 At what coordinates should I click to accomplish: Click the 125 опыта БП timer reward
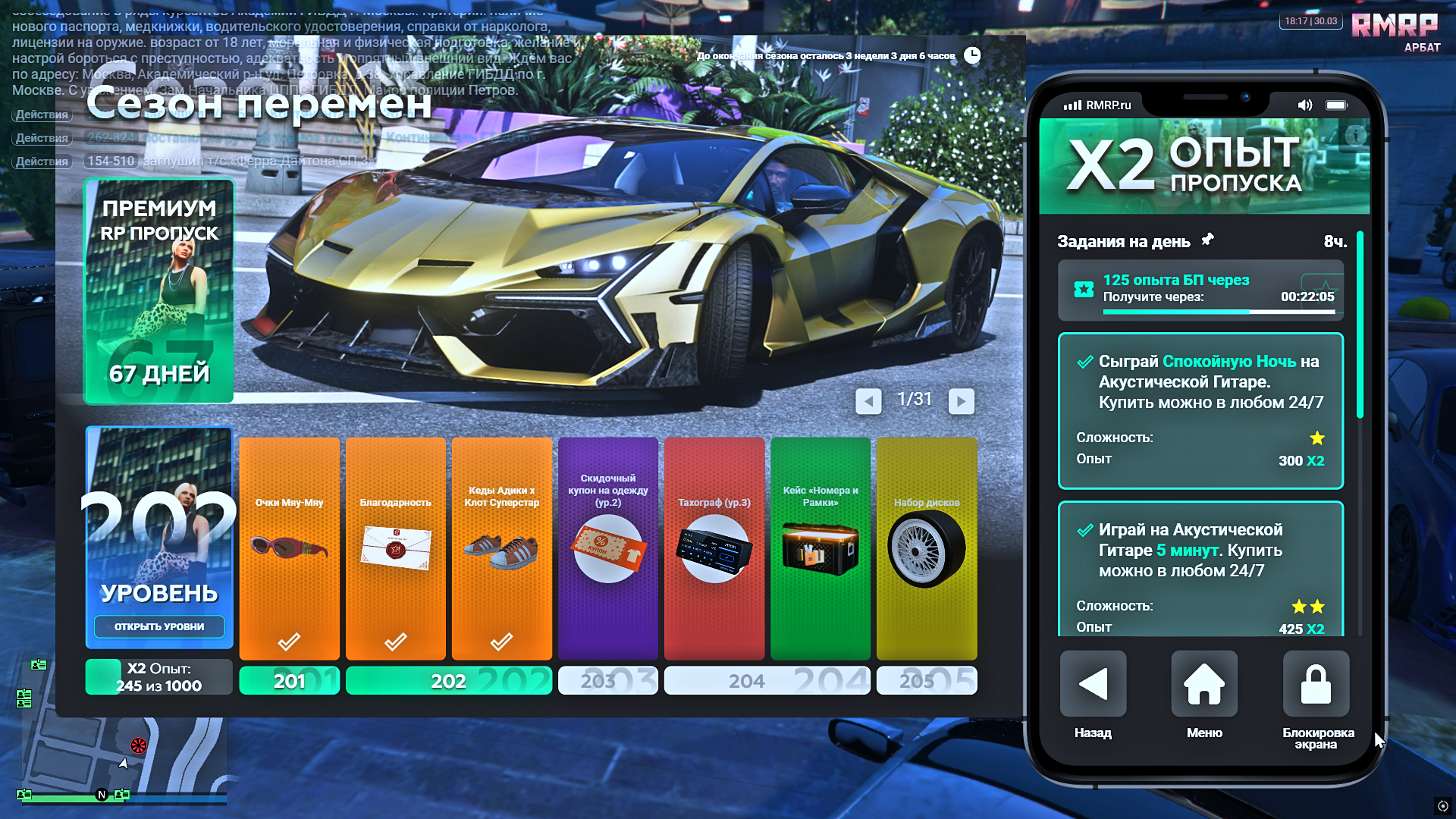[1200, 290]
